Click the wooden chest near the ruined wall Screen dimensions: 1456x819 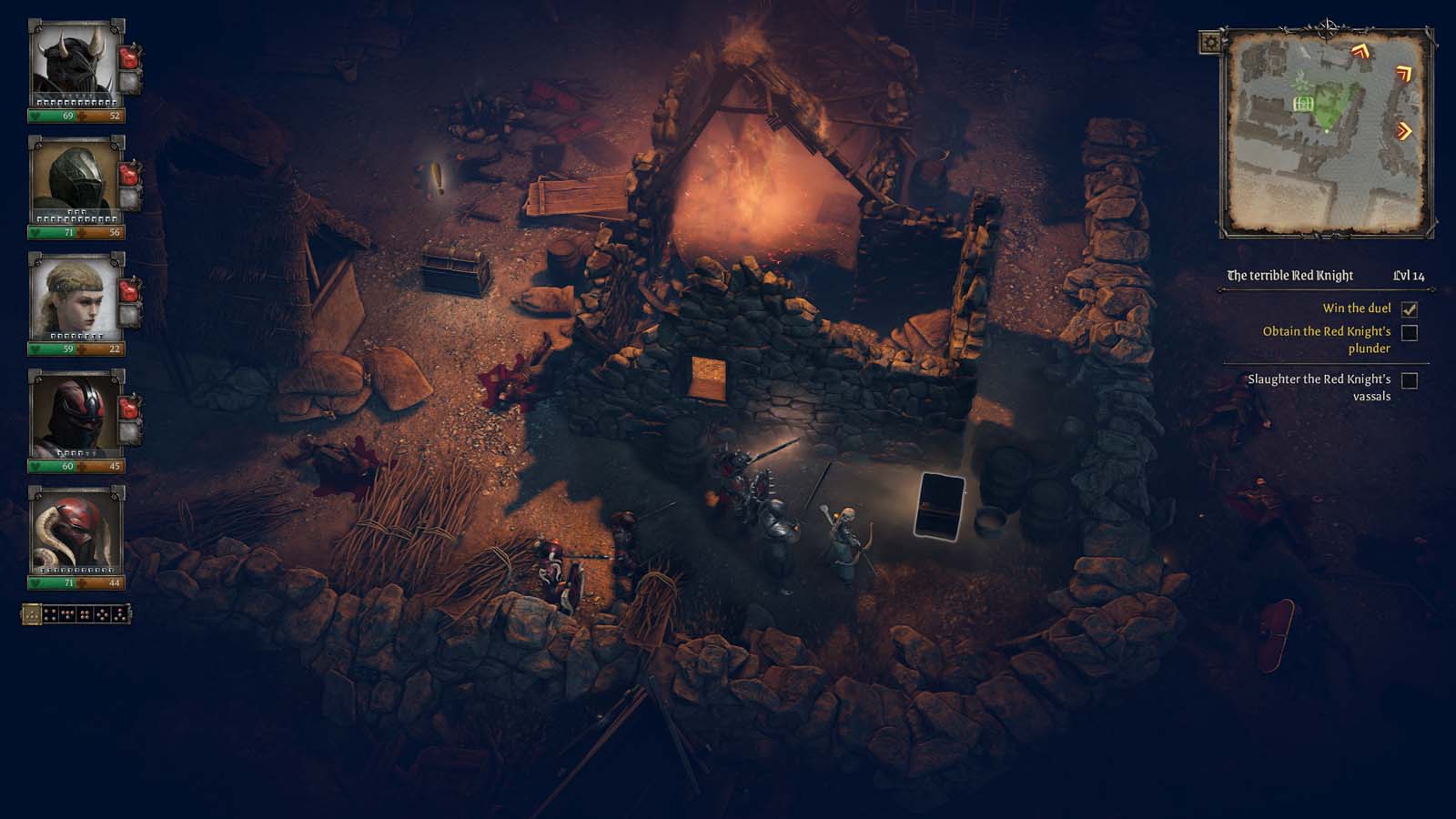click(454, 270)
